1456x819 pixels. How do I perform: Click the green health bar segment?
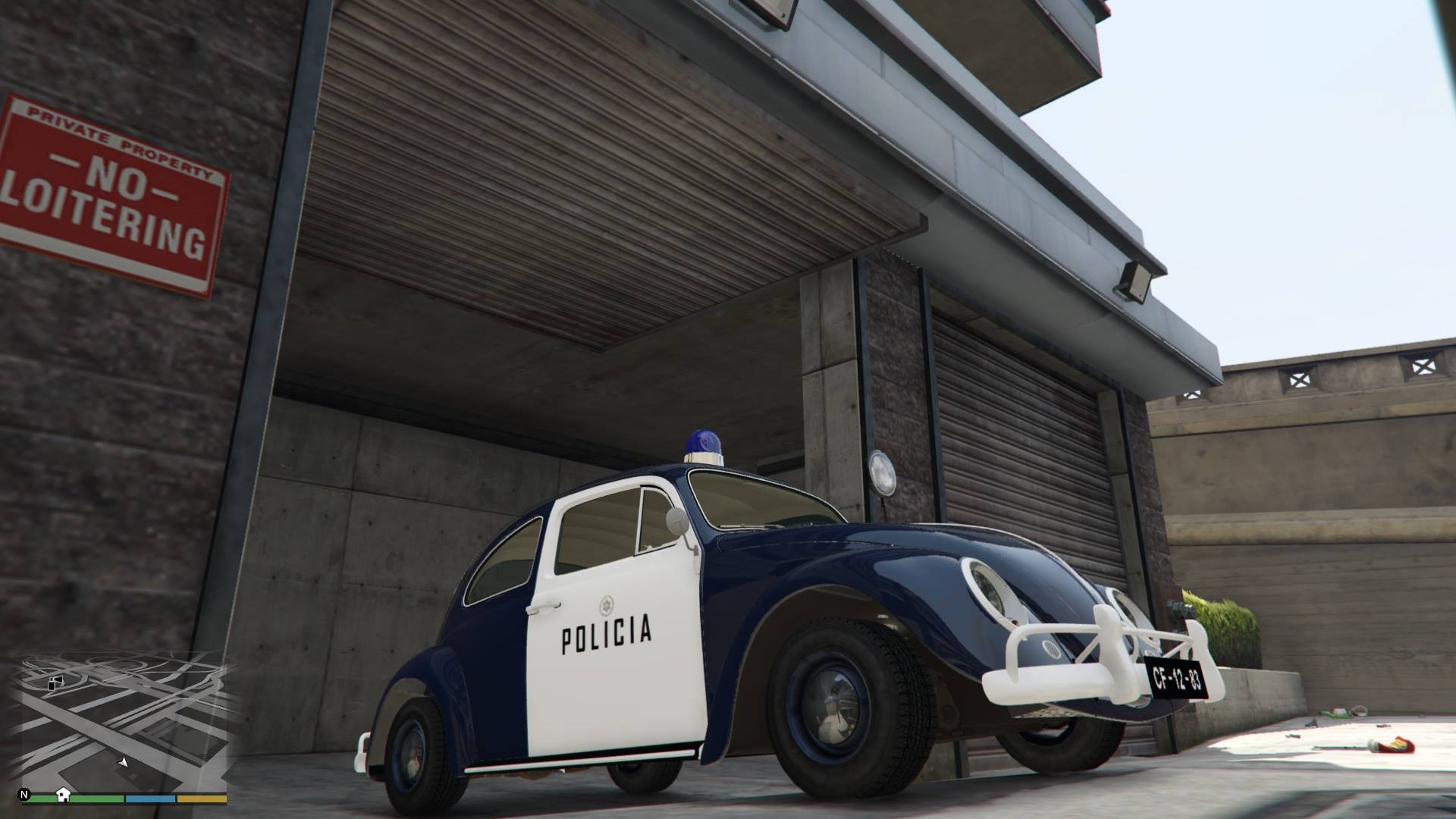pos(93,797)
